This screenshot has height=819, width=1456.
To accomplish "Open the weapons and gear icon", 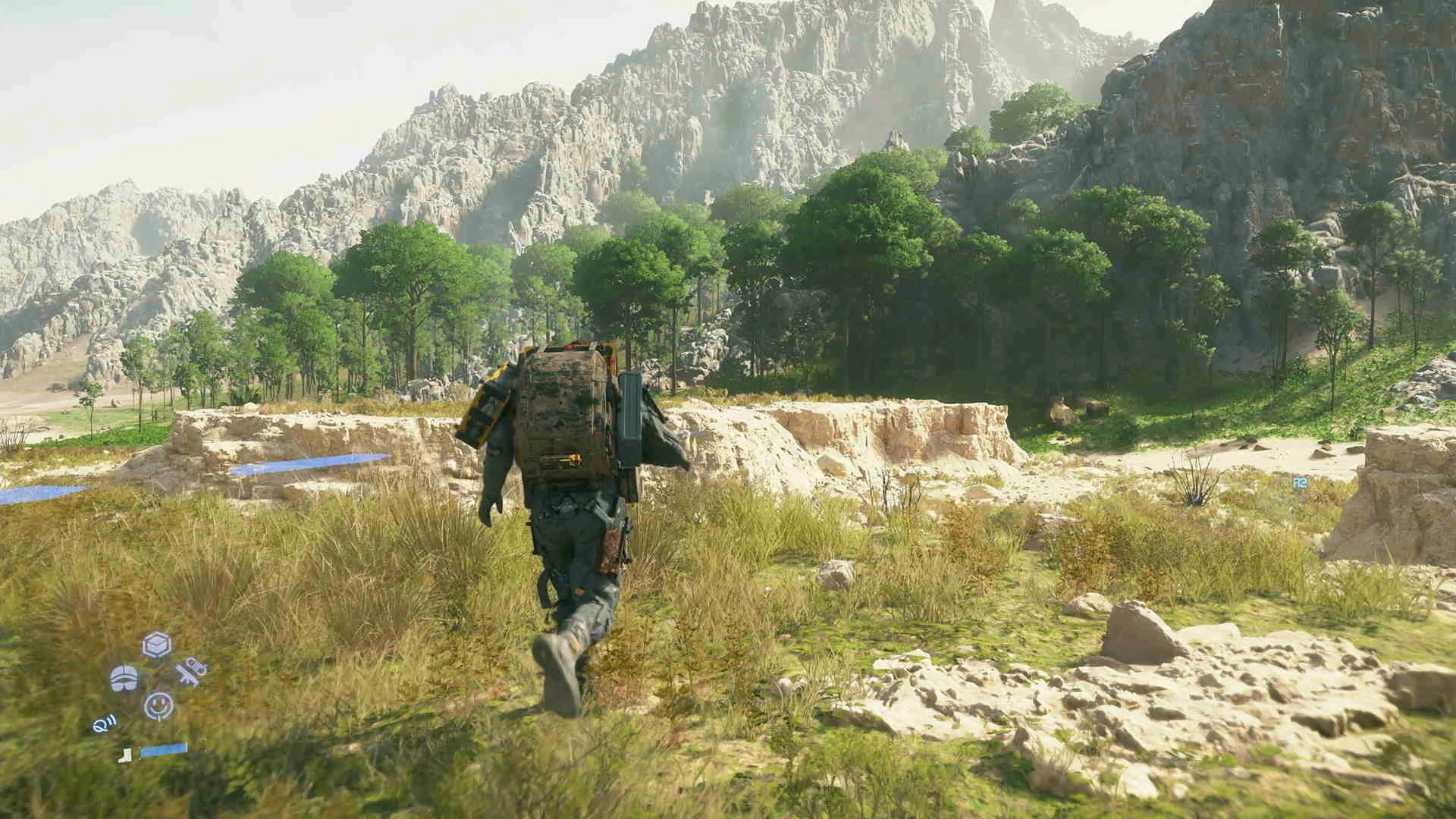I will pos(190,672).
